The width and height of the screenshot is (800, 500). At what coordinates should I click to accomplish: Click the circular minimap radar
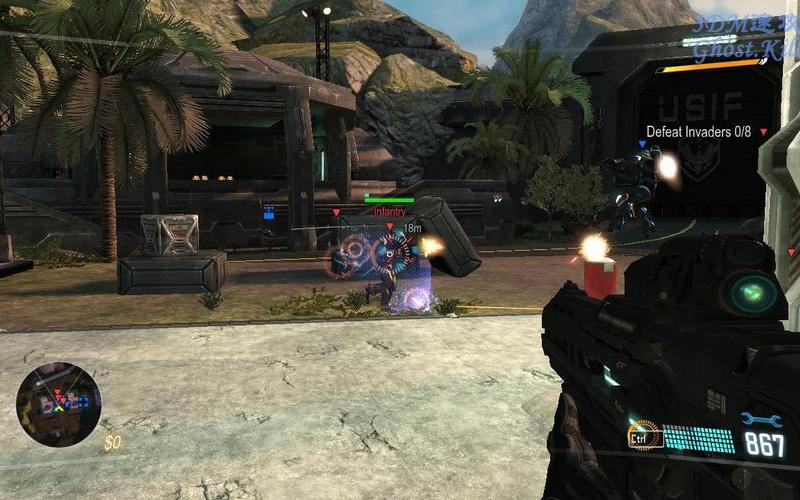coord(58,404)
